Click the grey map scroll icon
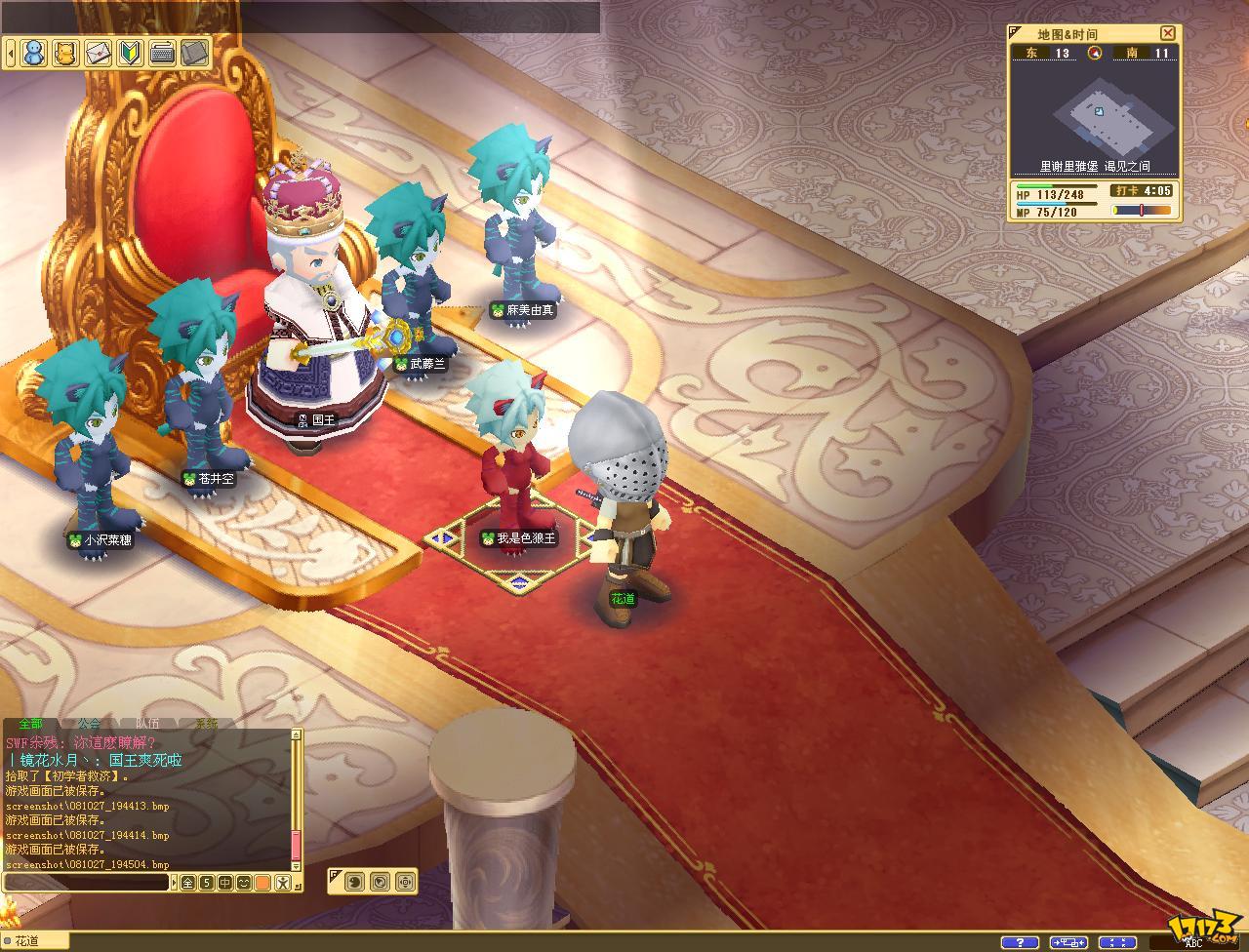The height and width of the screenshot is (952, 1249). point(194,52)
